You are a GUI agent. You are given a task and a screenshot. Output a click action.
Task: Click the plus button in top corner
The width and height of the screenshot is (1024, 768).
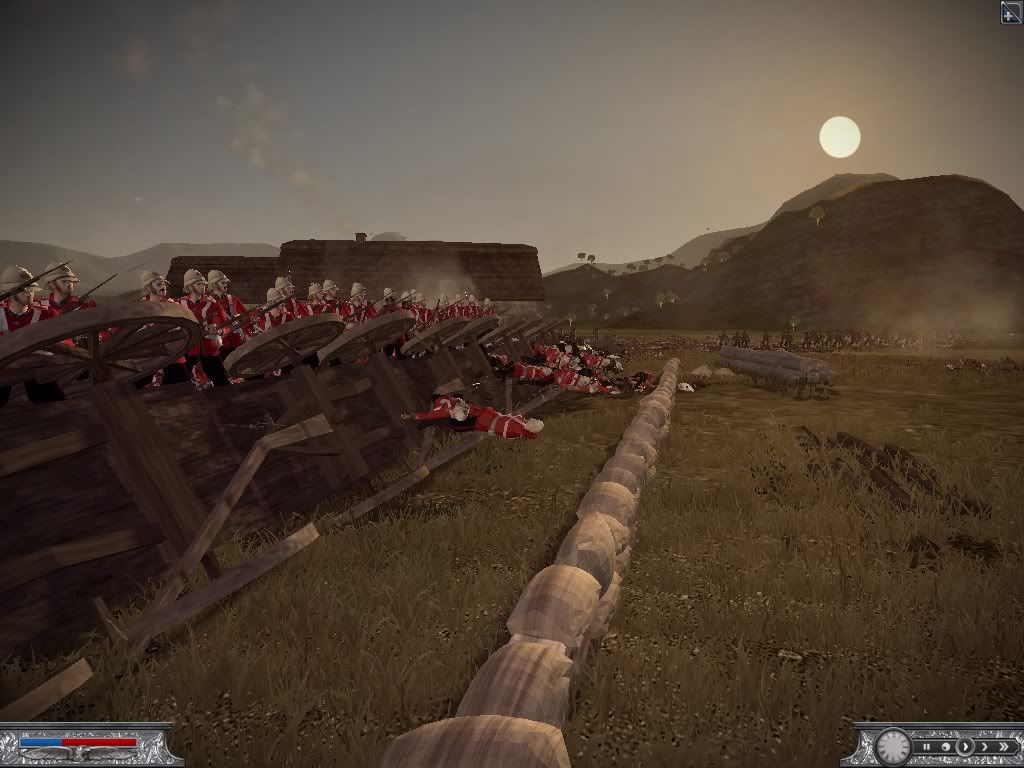point(1011,12)
